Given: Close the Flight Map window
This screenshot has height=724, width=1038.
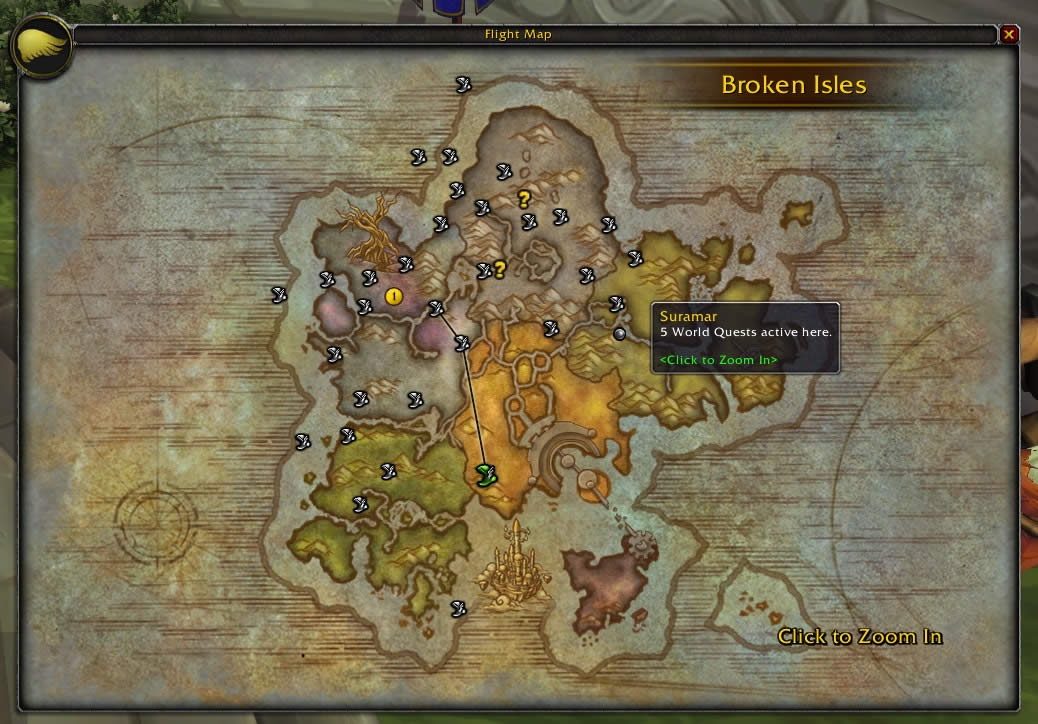Looking at the screenshot, I should click(1009, 35).
